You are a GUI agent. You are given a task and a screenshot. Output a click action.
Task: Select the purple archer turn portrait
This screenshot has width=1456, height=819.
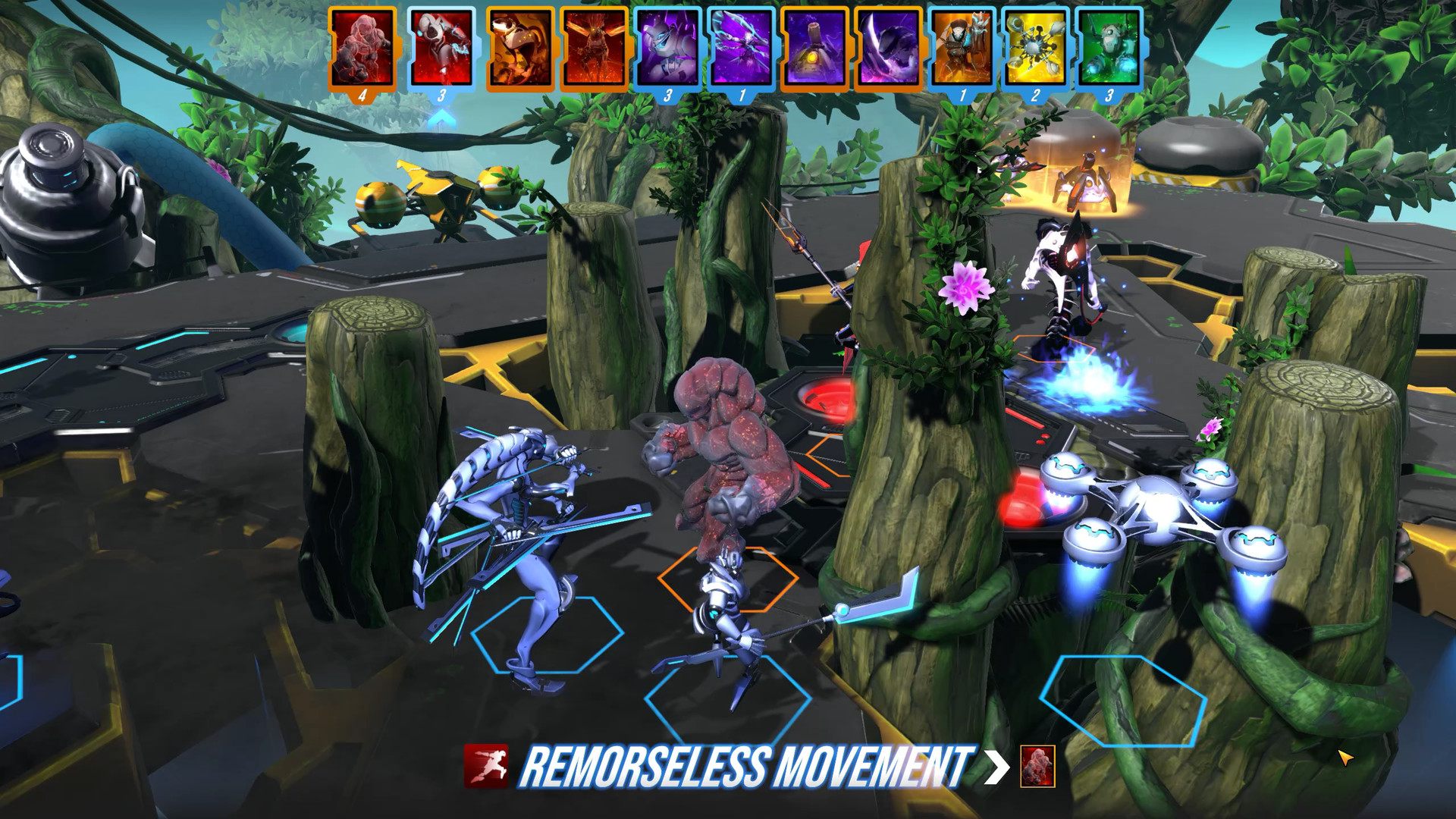point(742,49)
